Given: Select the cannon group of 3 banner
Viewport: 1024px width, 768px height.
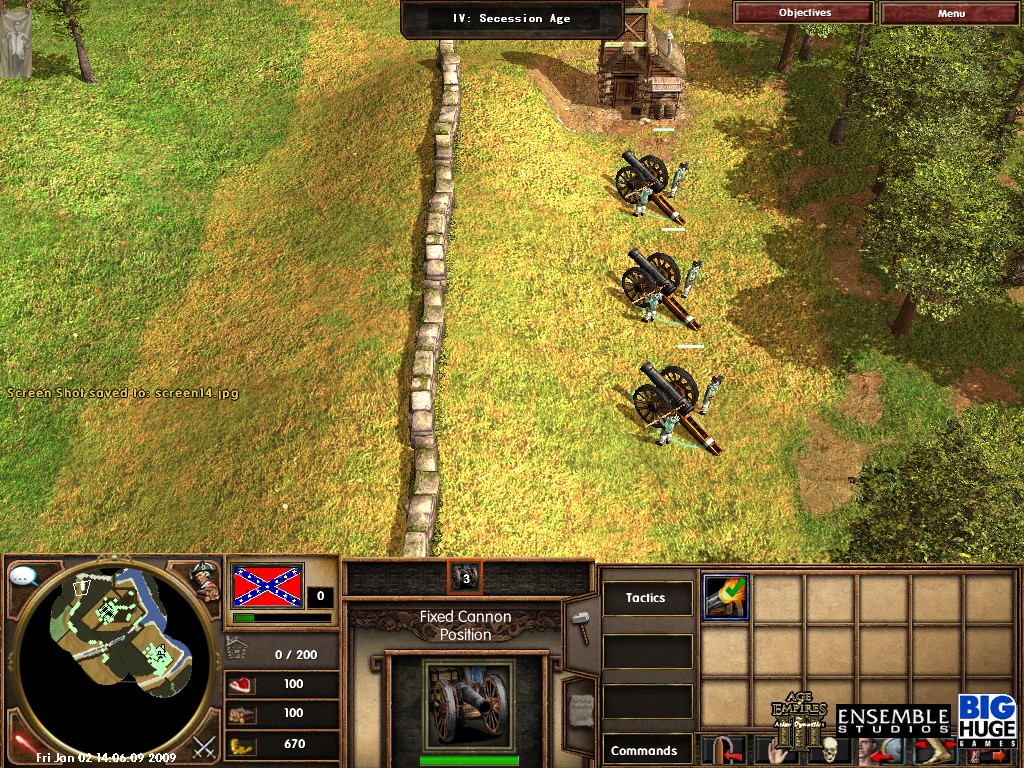Looking at the screenshot, I should tap(465, 577).
